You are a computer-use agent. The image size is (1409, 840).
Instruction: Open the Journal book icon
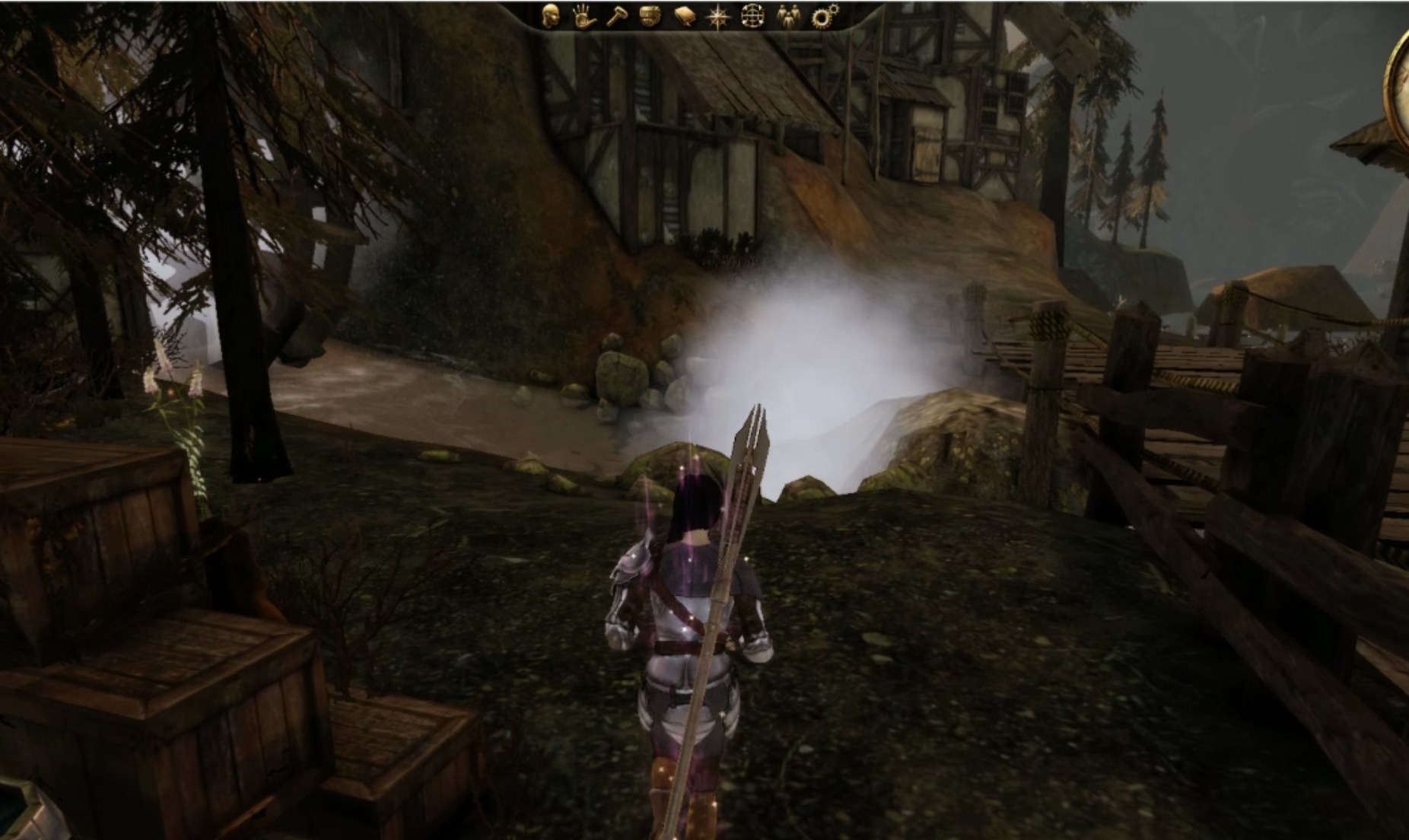685,17
